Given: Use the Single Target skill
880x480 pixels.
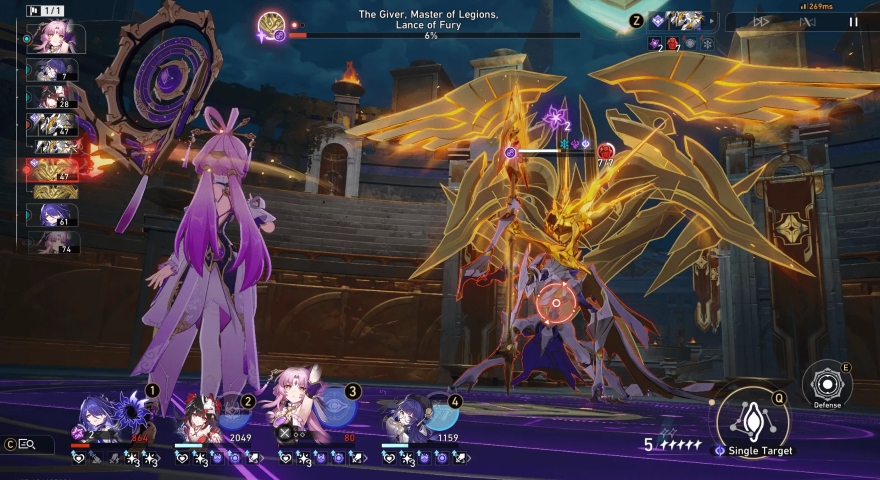Looking at the screenshot, I should (x=752, y=419).
